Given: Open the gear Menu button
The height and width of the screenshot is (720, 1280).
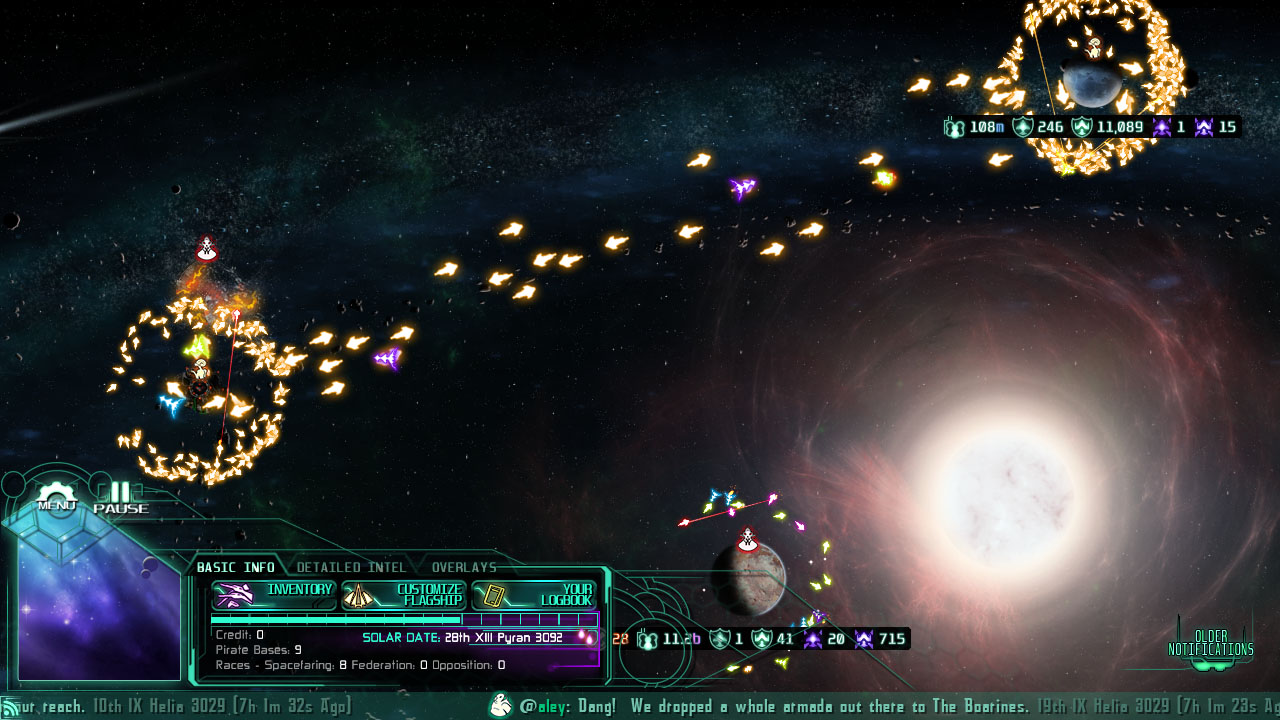Looking at the screenshot, I should pos(57,498).
